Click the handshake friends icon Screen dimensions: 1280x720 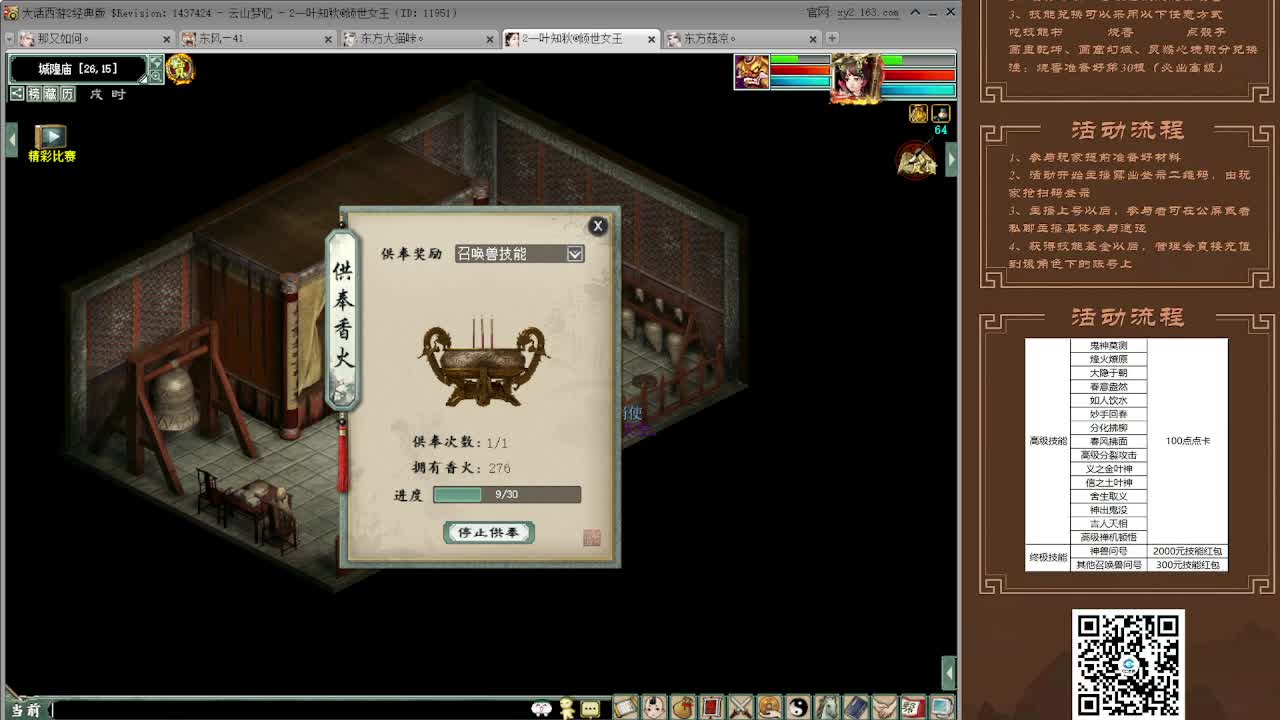(884, 708)
